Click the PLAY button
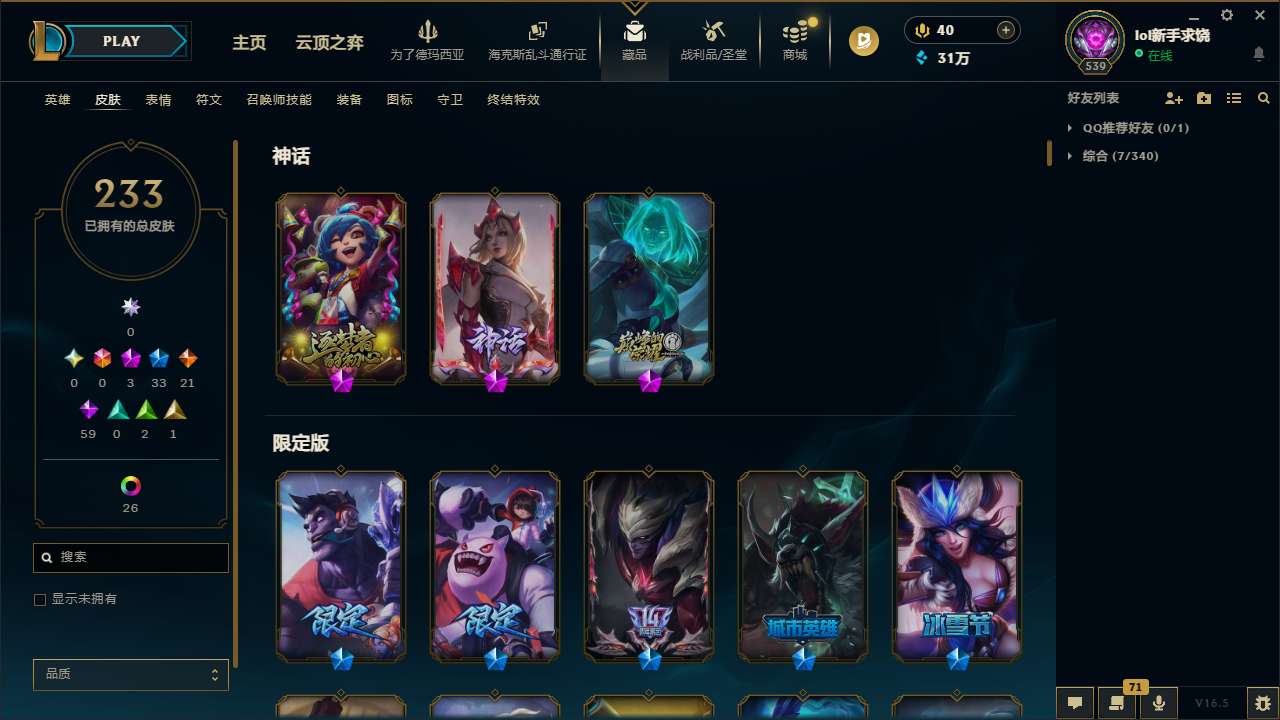The width and height of the screenshot is (1280, 720). (120, 41)
